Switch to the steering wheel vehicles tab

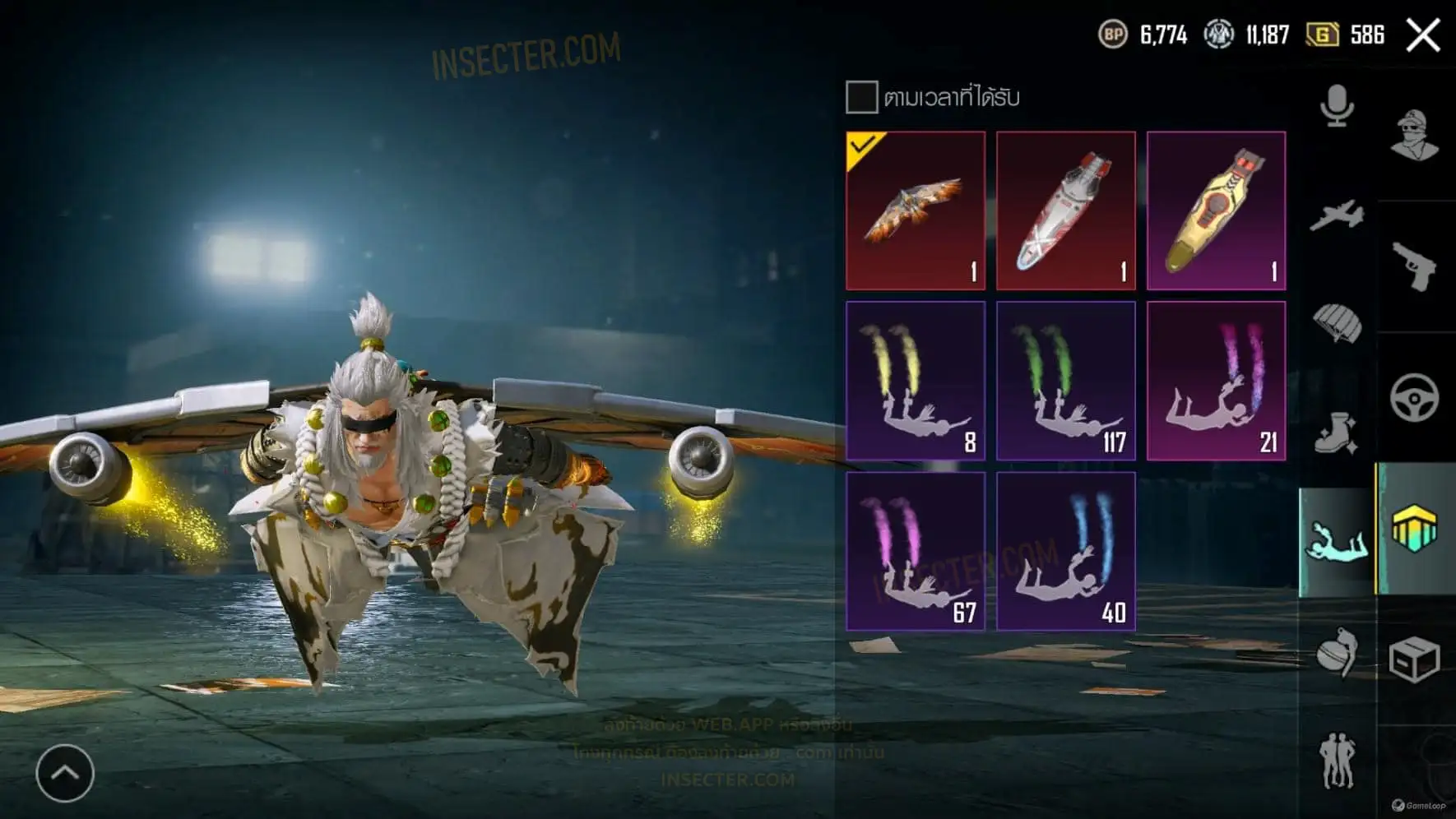1415,398
